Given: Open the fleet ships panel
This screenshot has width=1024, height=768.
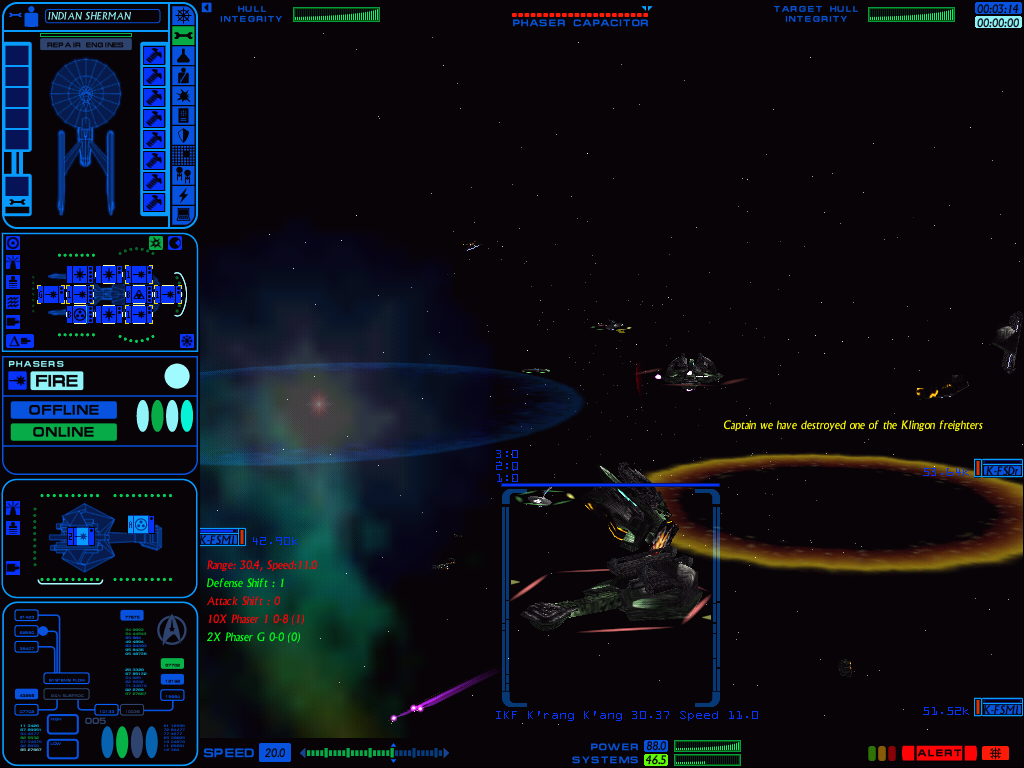Looking at the screenshot, I should 183,175.
